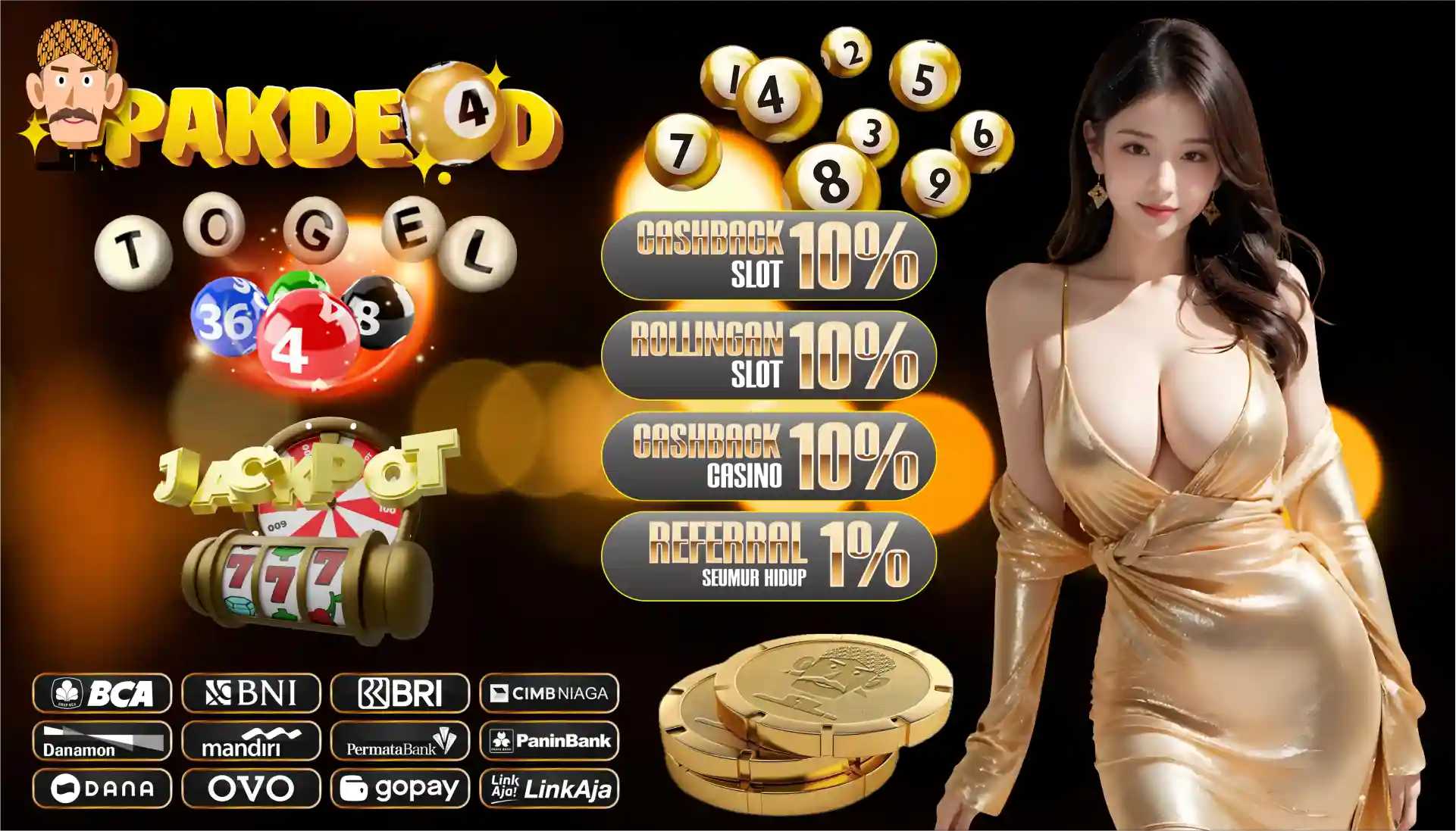Open the Rollingan Slot 10% promo
1456x831 pixels.
click(x=769, y=355)
